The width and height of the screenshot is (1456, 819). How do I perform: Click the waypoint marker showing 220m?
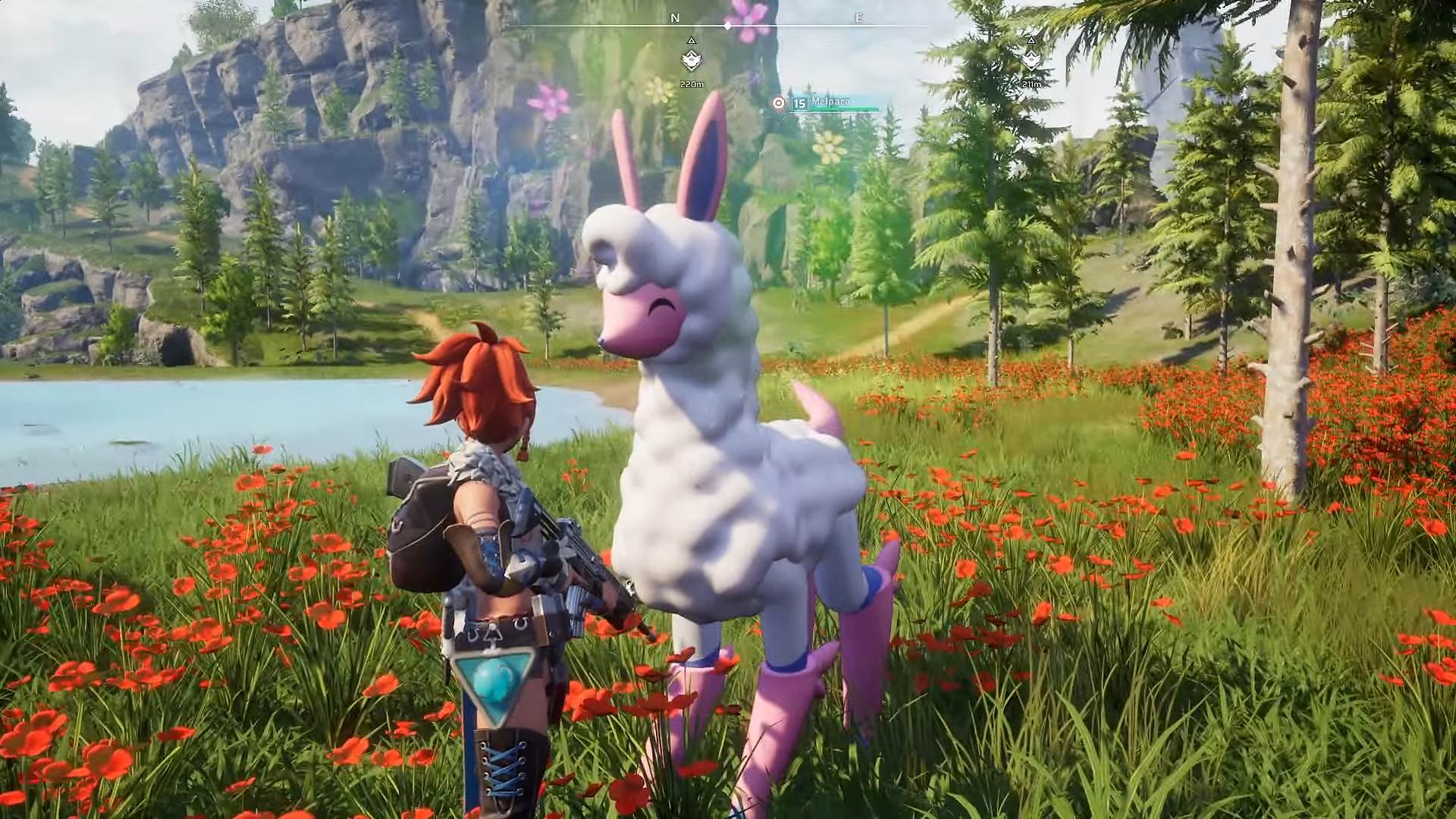[x=691, y=60]
